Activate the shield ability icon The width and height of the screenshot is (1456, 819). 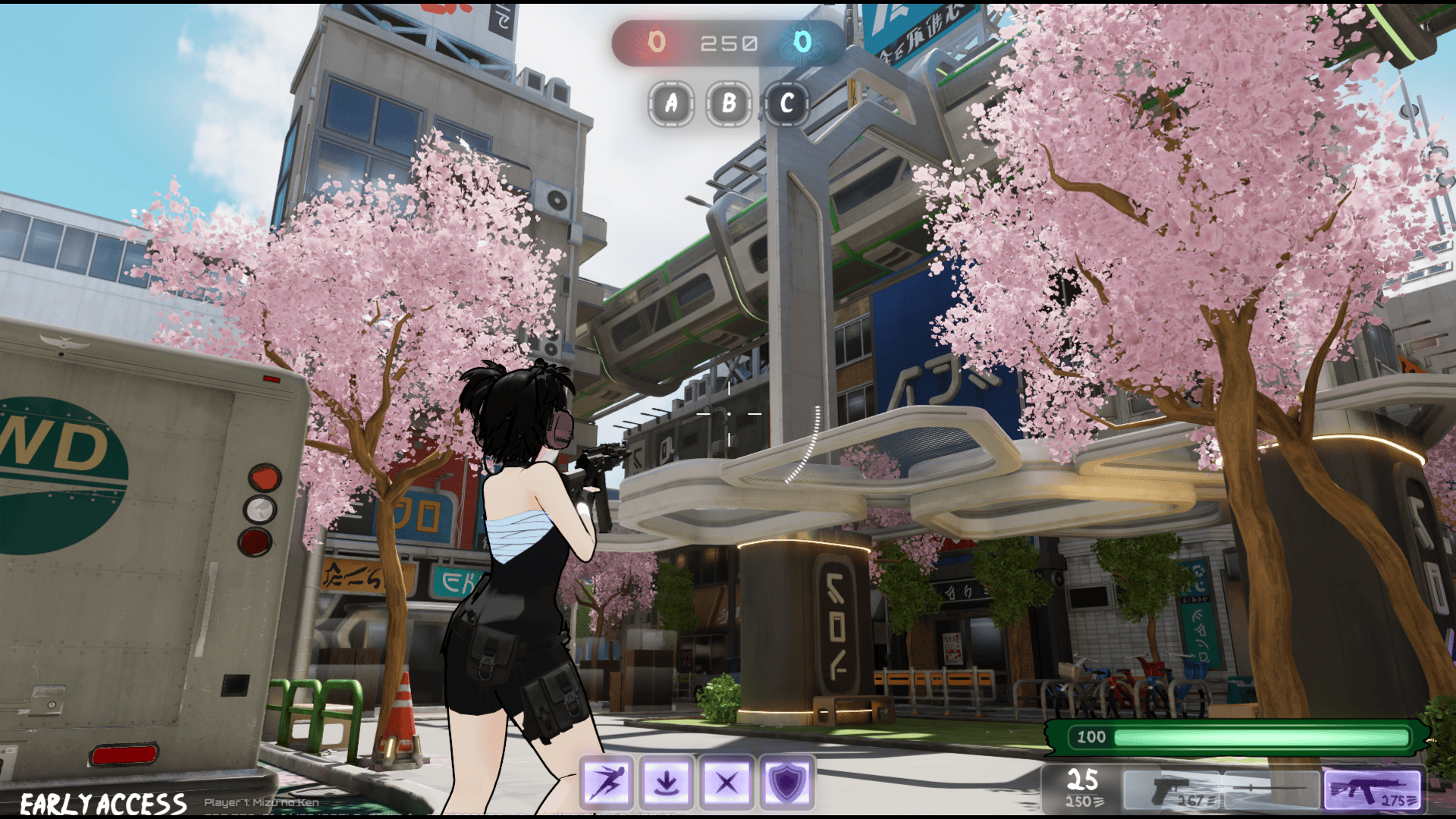click(x=786, y=782)
